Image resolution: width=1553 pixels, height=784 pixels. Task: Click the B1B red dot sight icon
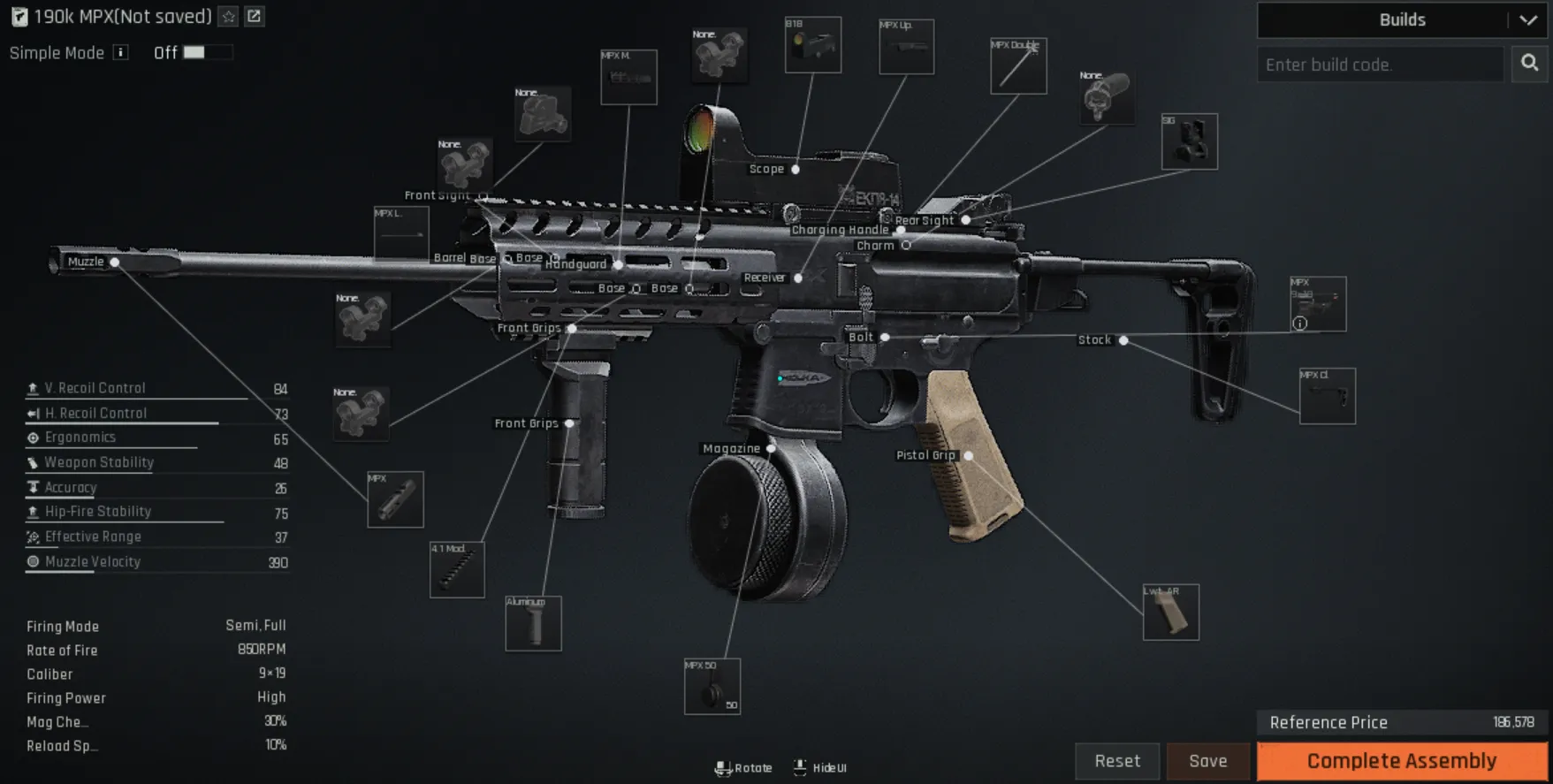click(812, 44)
